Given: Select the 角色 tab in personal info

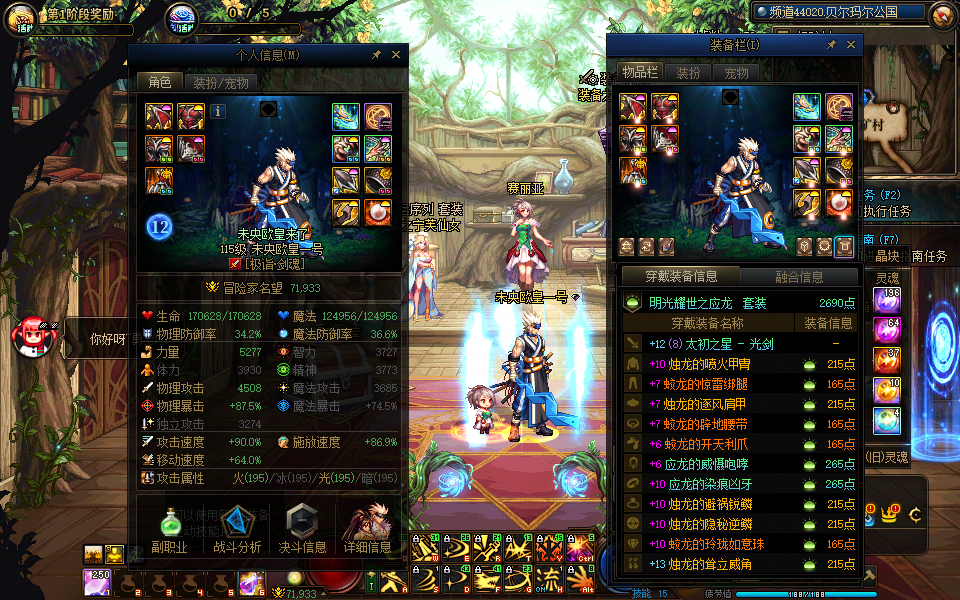Looking at the screenshot, I should click(159, 83).
